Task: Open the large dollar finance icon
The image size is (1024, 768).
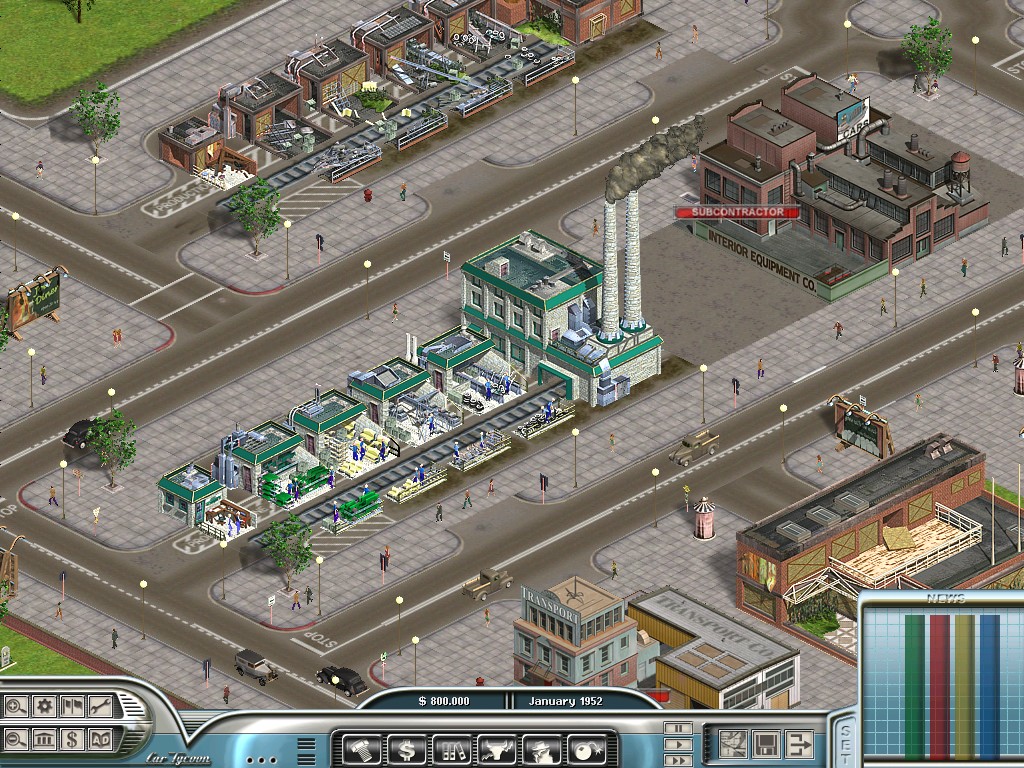Action: click(405, 747)
